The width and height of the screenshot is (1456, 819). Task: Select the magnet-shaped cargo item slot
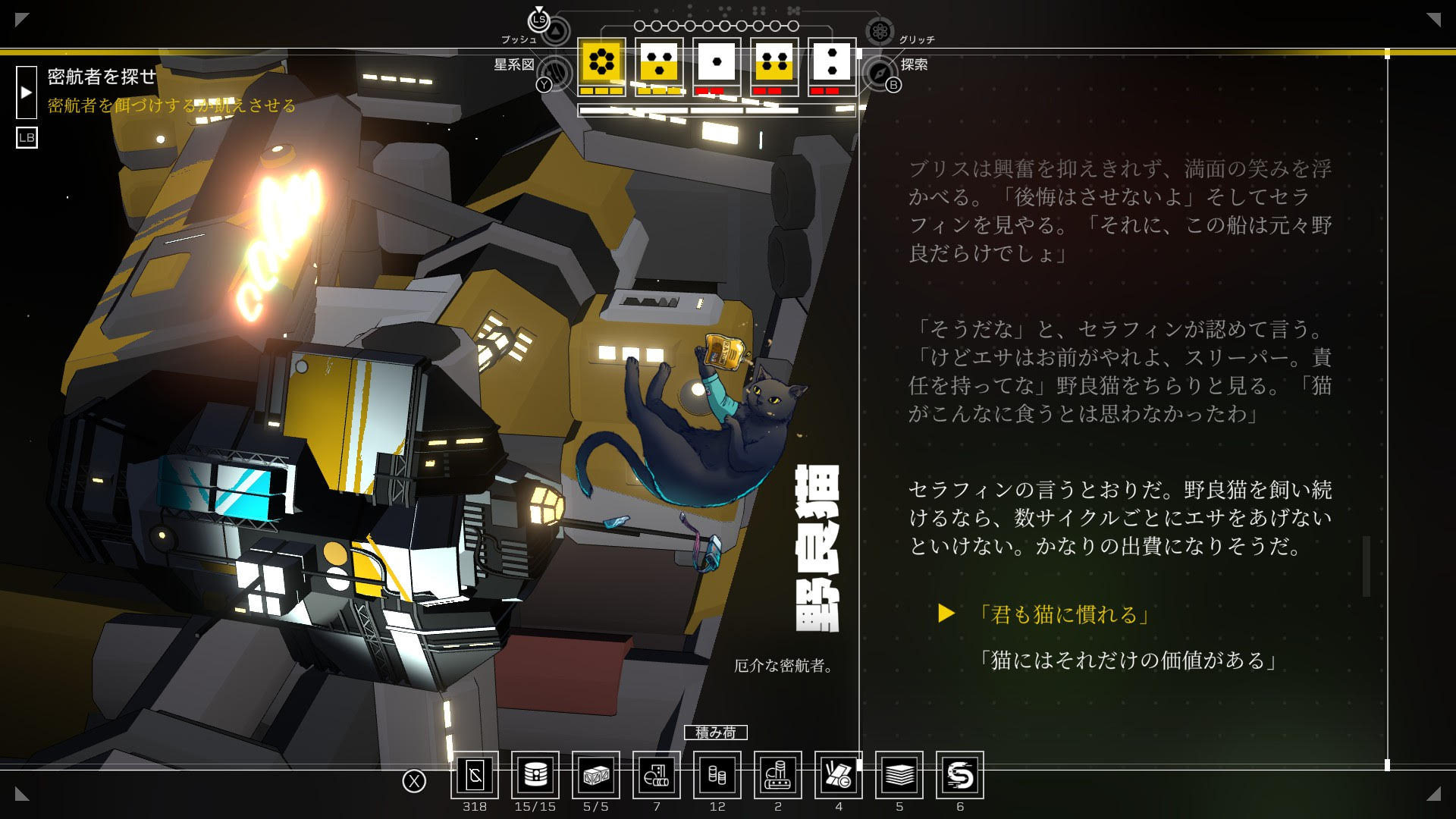coord(960,775)
